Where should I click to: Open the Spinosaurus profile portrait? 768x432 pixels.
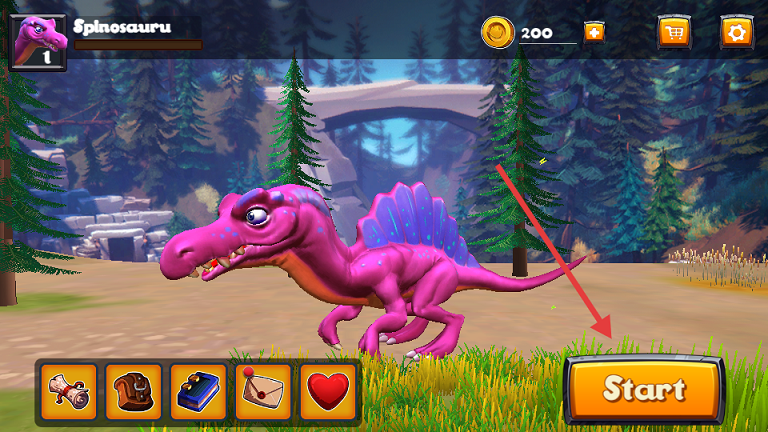tap(38, 42)
